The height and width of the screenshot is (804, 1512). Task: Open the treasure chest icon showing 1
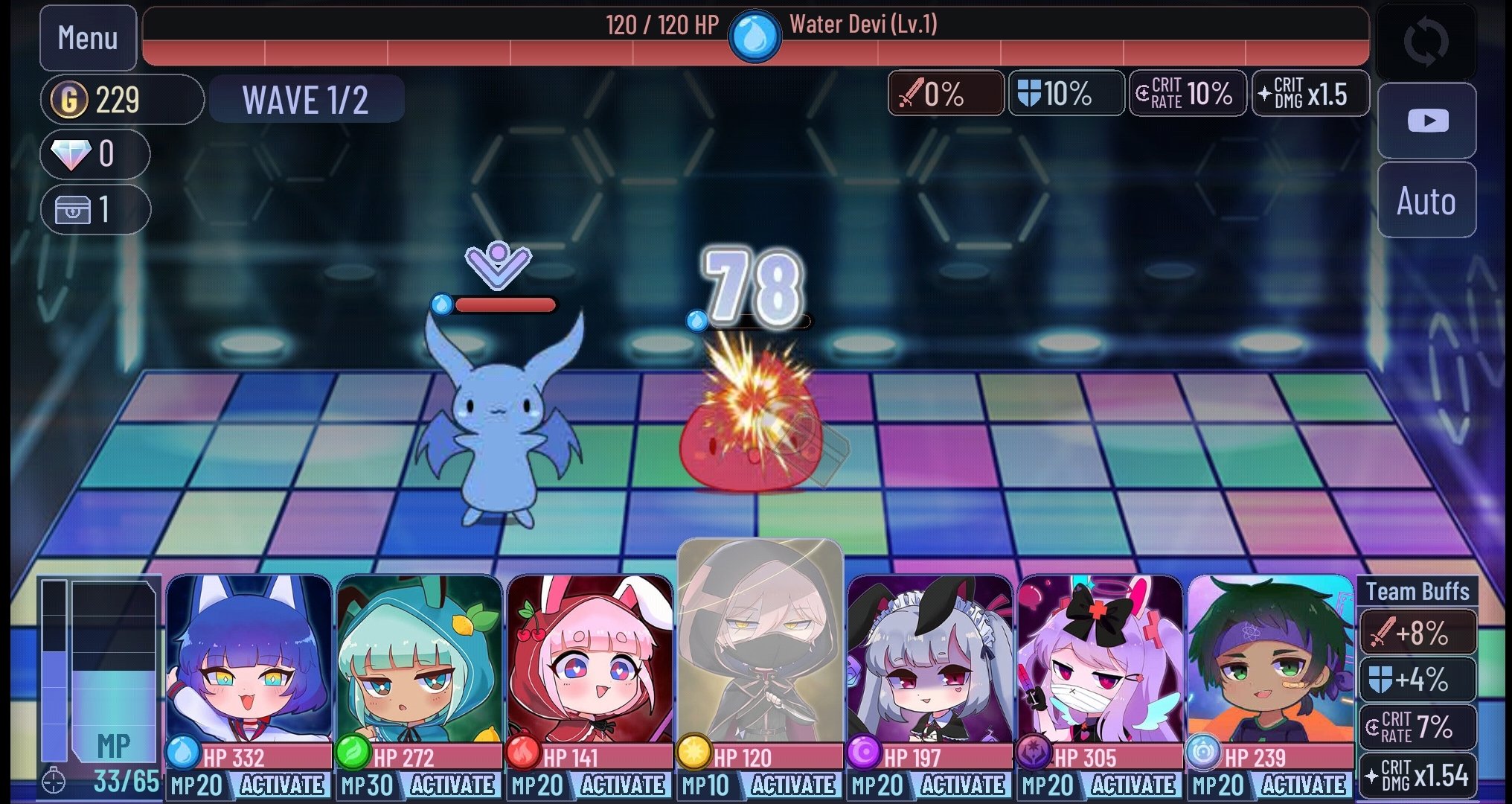[x=67, y=209]
